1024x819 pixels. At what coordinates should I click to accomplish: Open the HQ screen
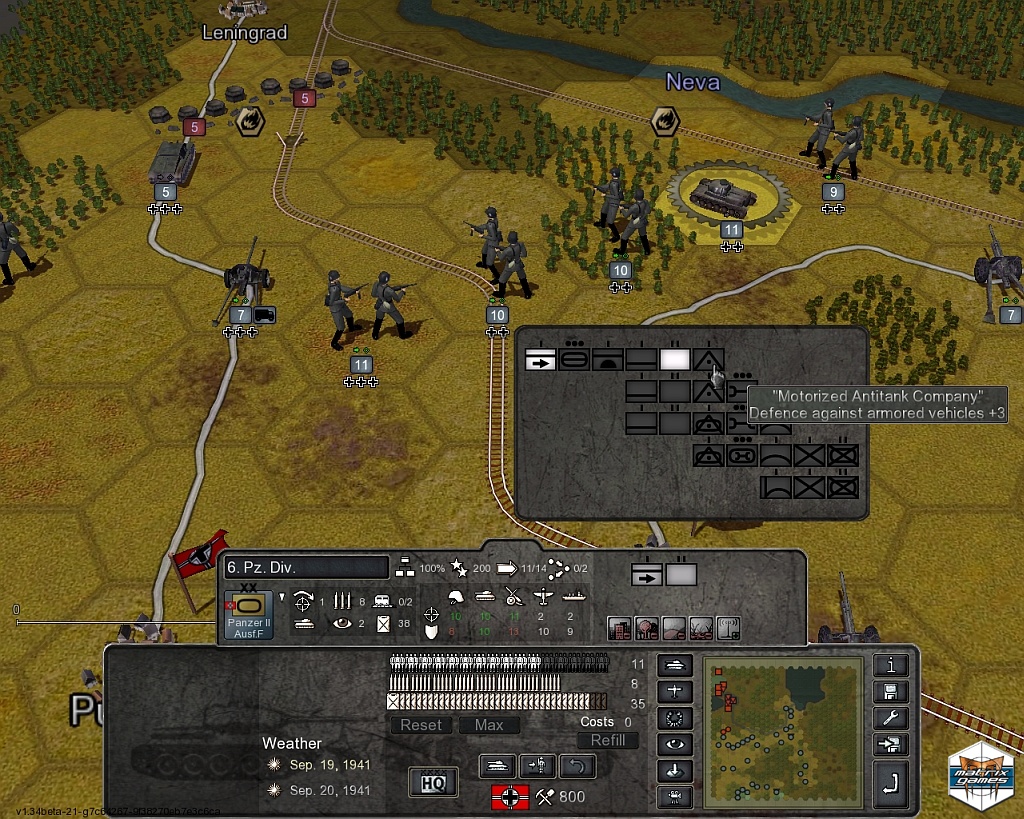pos(434,782)
